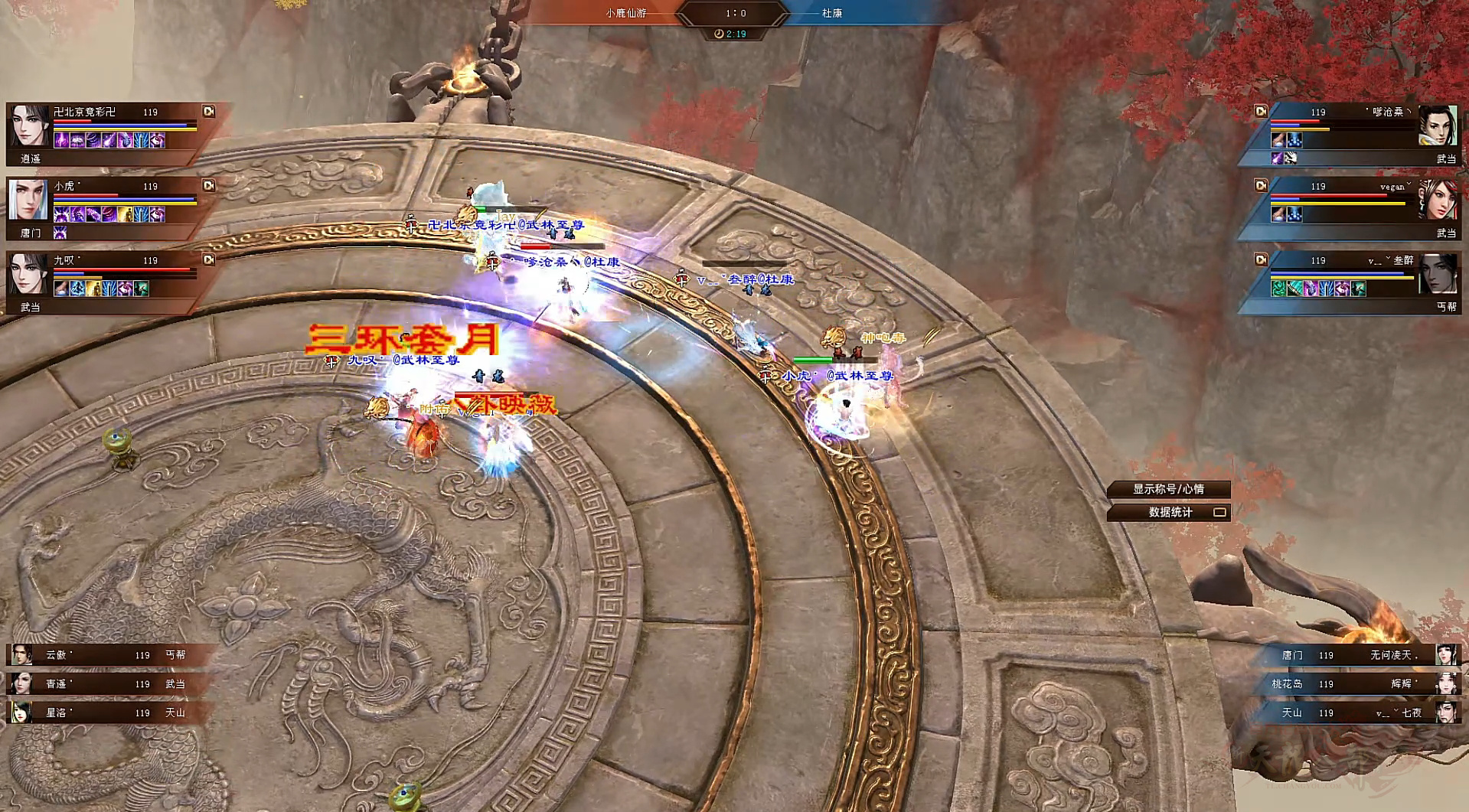Switch view using 嗲沧桑's camera icon
Viewport: 1469px width, 812px height.
[x=1260, y=112]
